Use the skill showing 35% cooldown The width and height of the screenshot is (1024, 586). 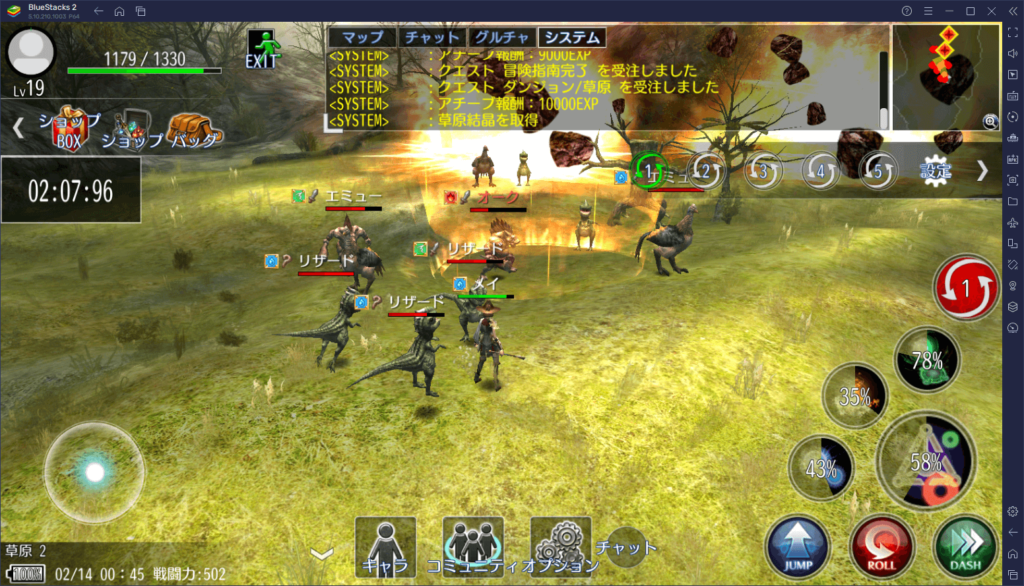855,396
